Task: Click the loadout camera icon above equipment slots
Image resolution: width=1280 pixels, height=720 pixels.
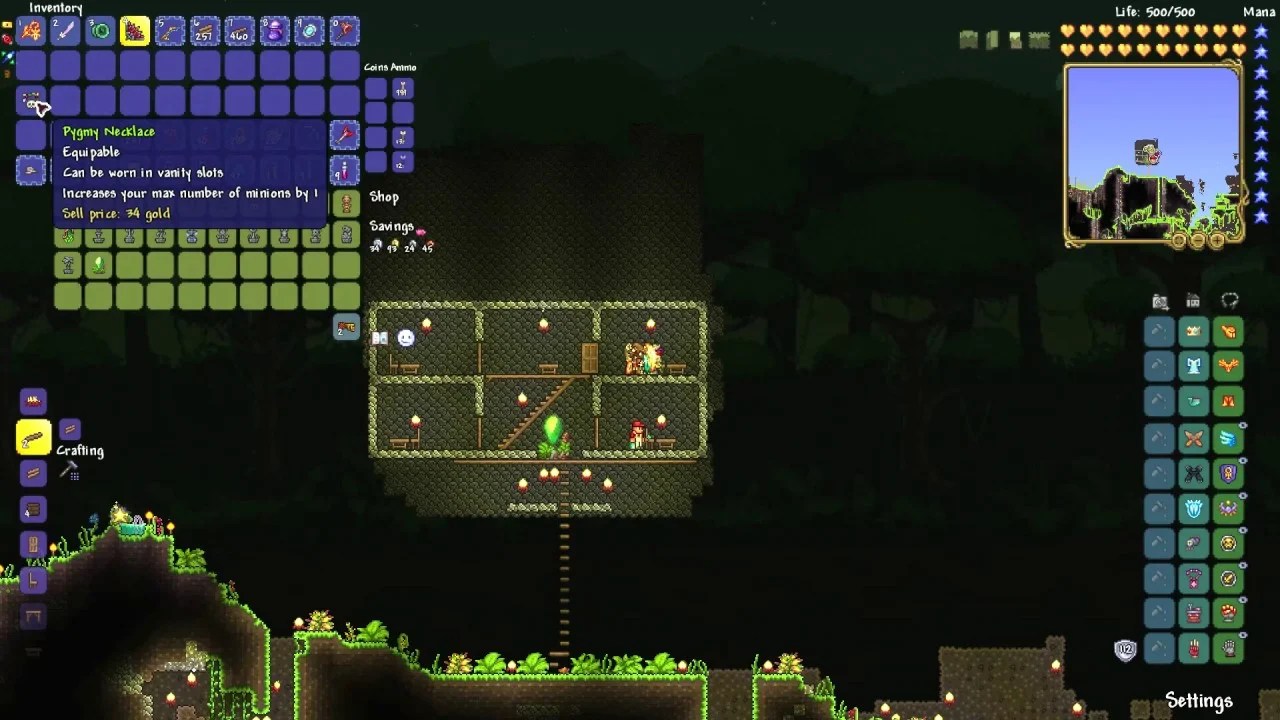Action: pyautogui.click(x=1159, y=299)
